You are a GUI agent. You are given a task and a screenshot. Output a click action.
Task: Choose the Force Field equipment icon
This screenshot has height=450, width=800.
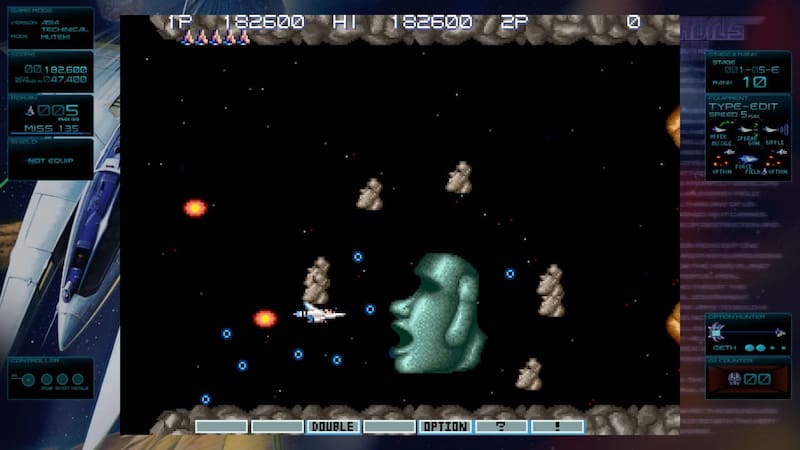(x=748, y=159)
